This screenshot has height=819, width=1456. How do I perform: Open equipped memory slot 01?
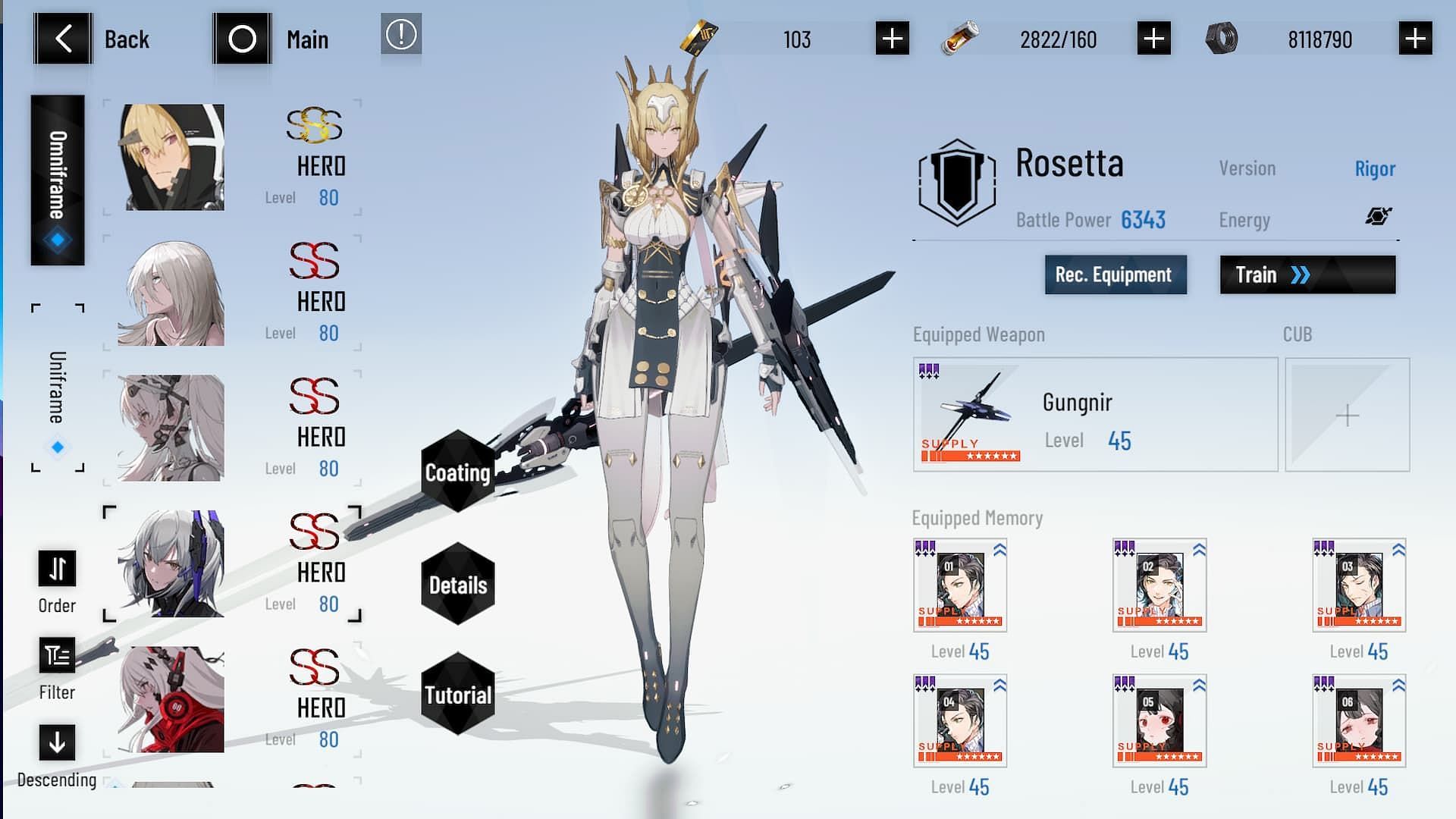[x=960, y=585]
